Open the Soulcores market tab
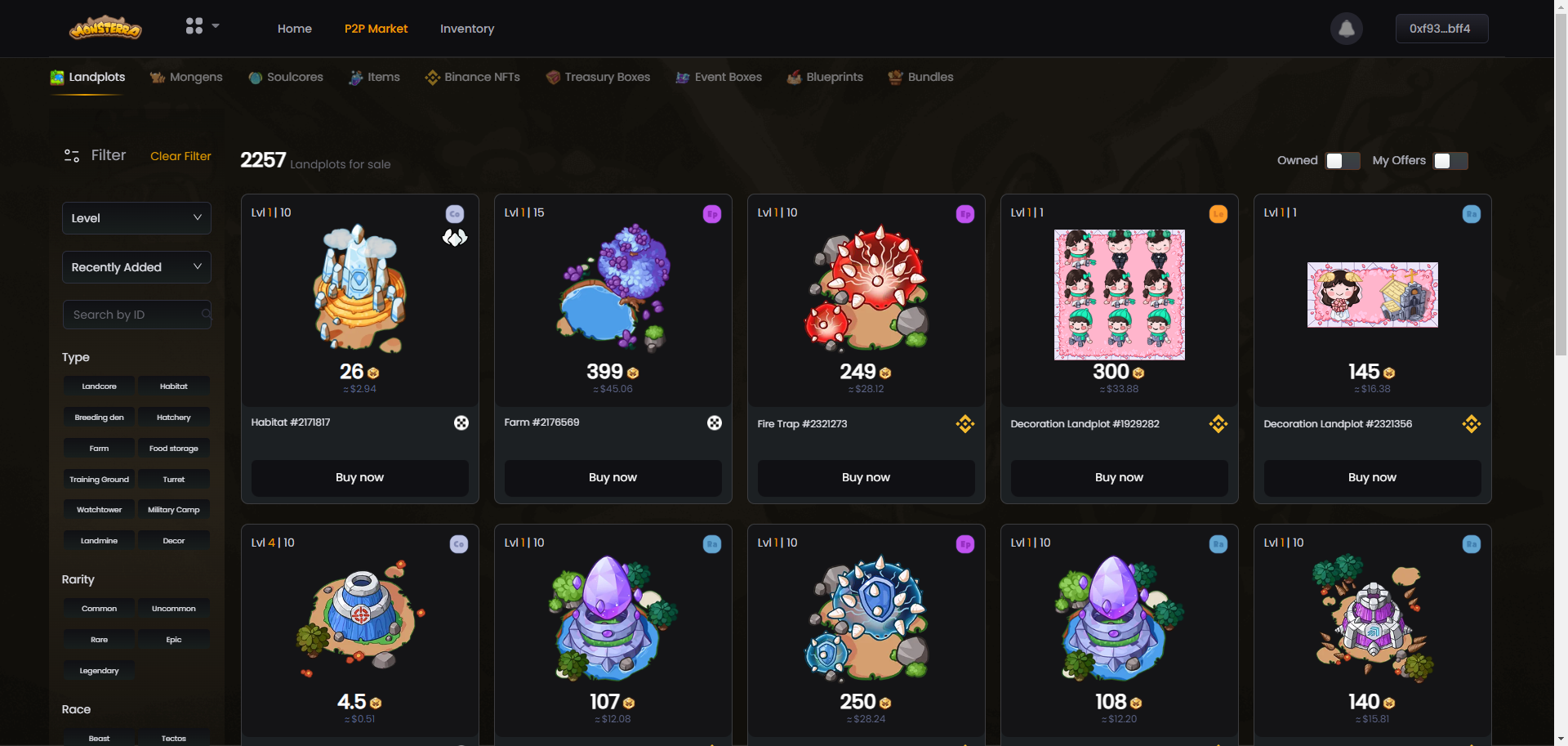 pos(286,77)
